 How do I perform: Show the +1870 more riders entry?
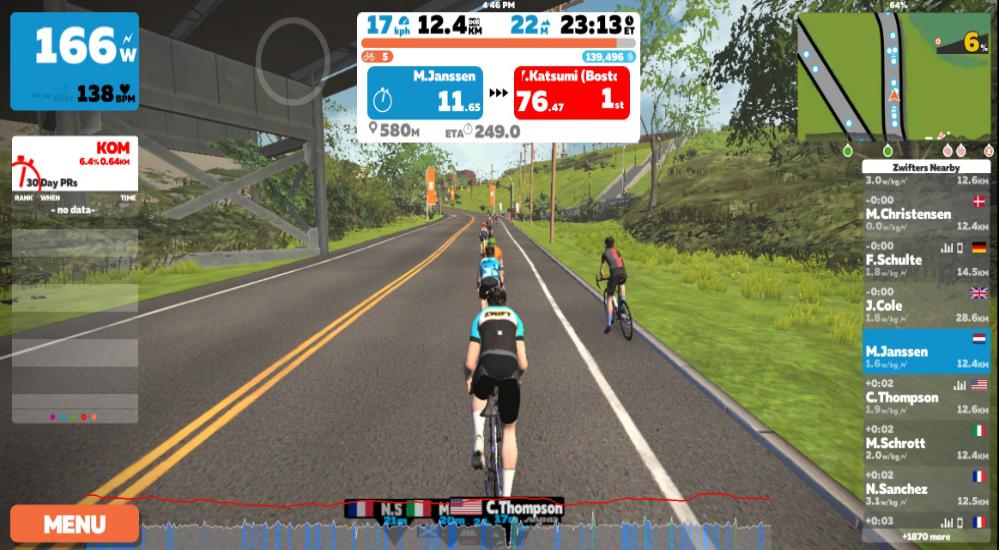(x=929, y=536)
